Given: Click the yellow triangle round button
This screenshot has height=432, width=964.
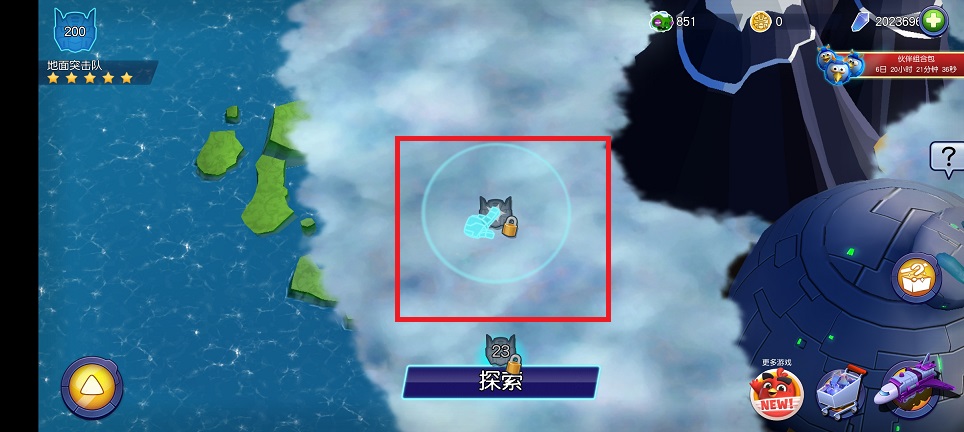Looking at the screenshot, I should click(x=92, y=388).
